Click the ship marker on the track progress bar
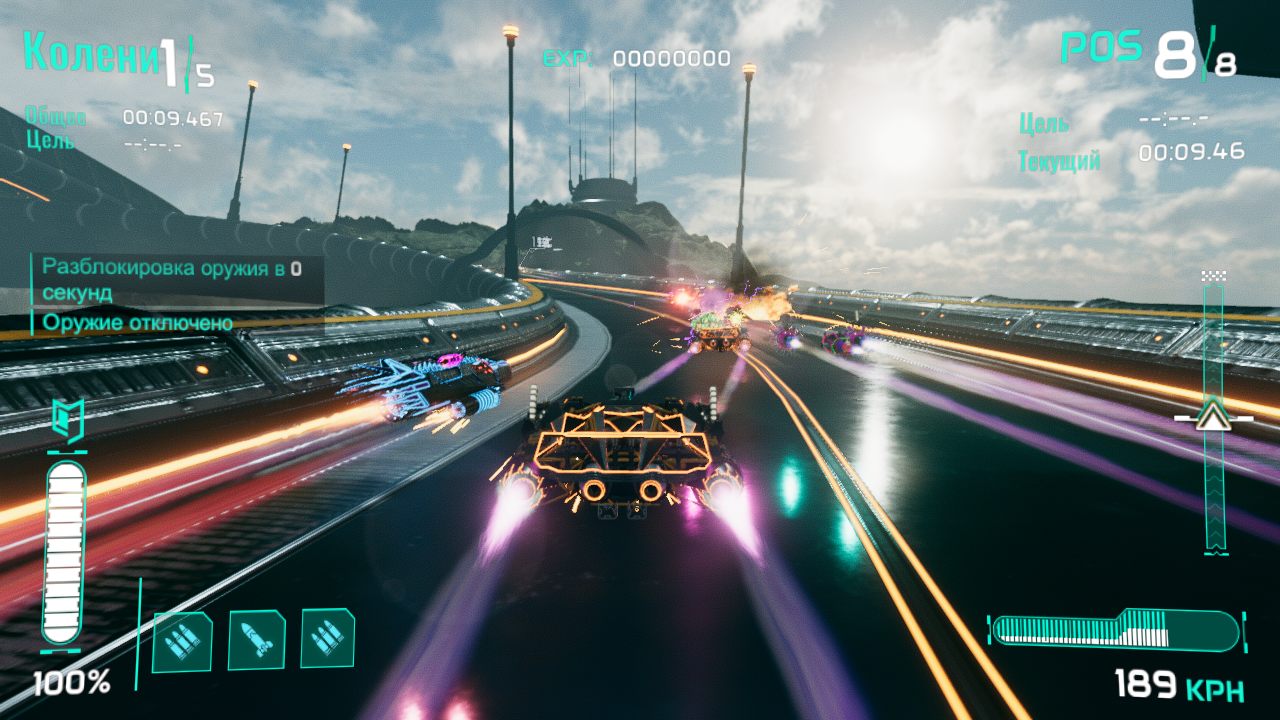The image size is (1280, 720). pyautogui.click(x=1214, y=416)
